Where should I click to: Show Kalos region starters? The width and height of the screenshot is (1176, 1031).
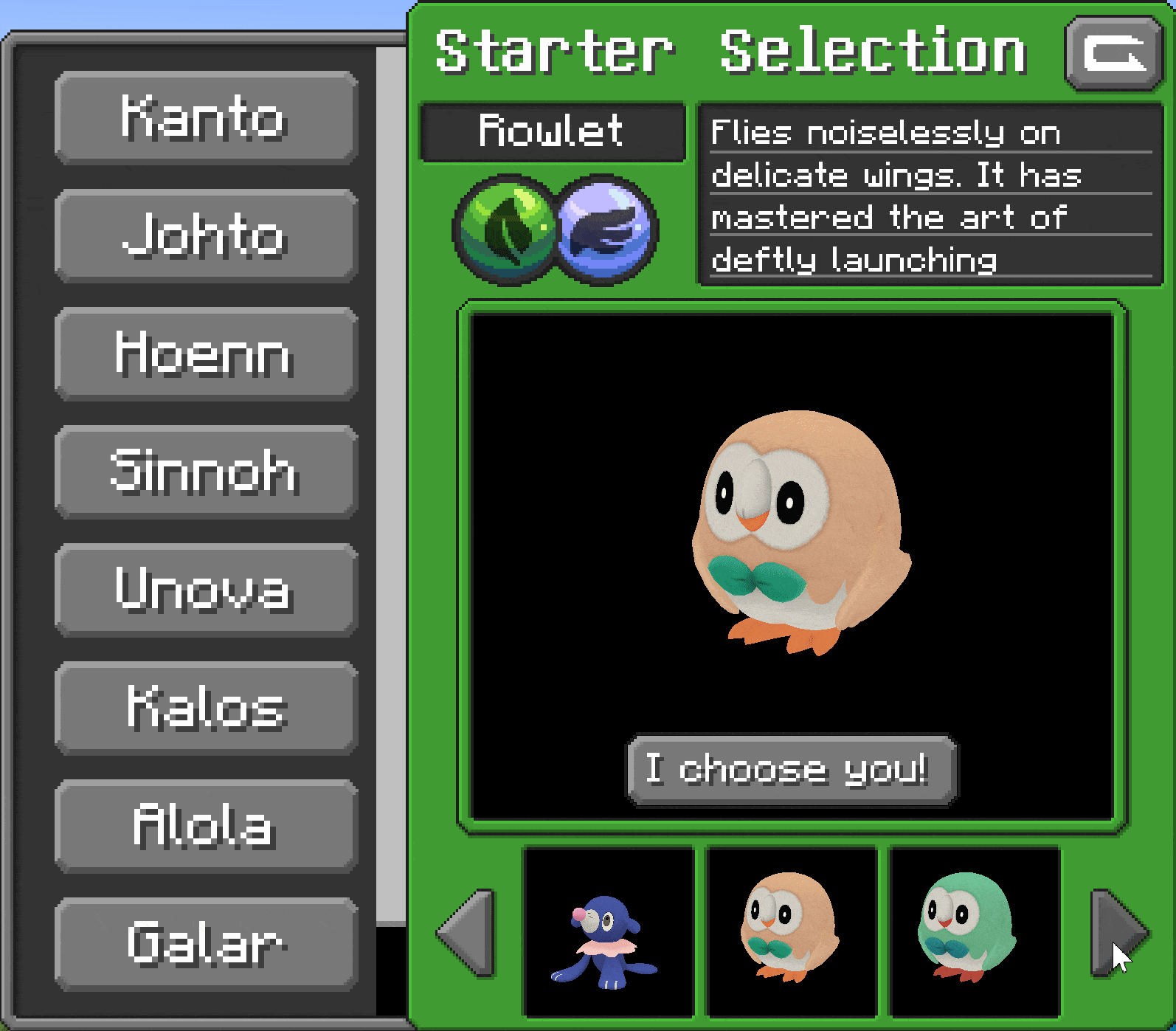coord(206,708)
